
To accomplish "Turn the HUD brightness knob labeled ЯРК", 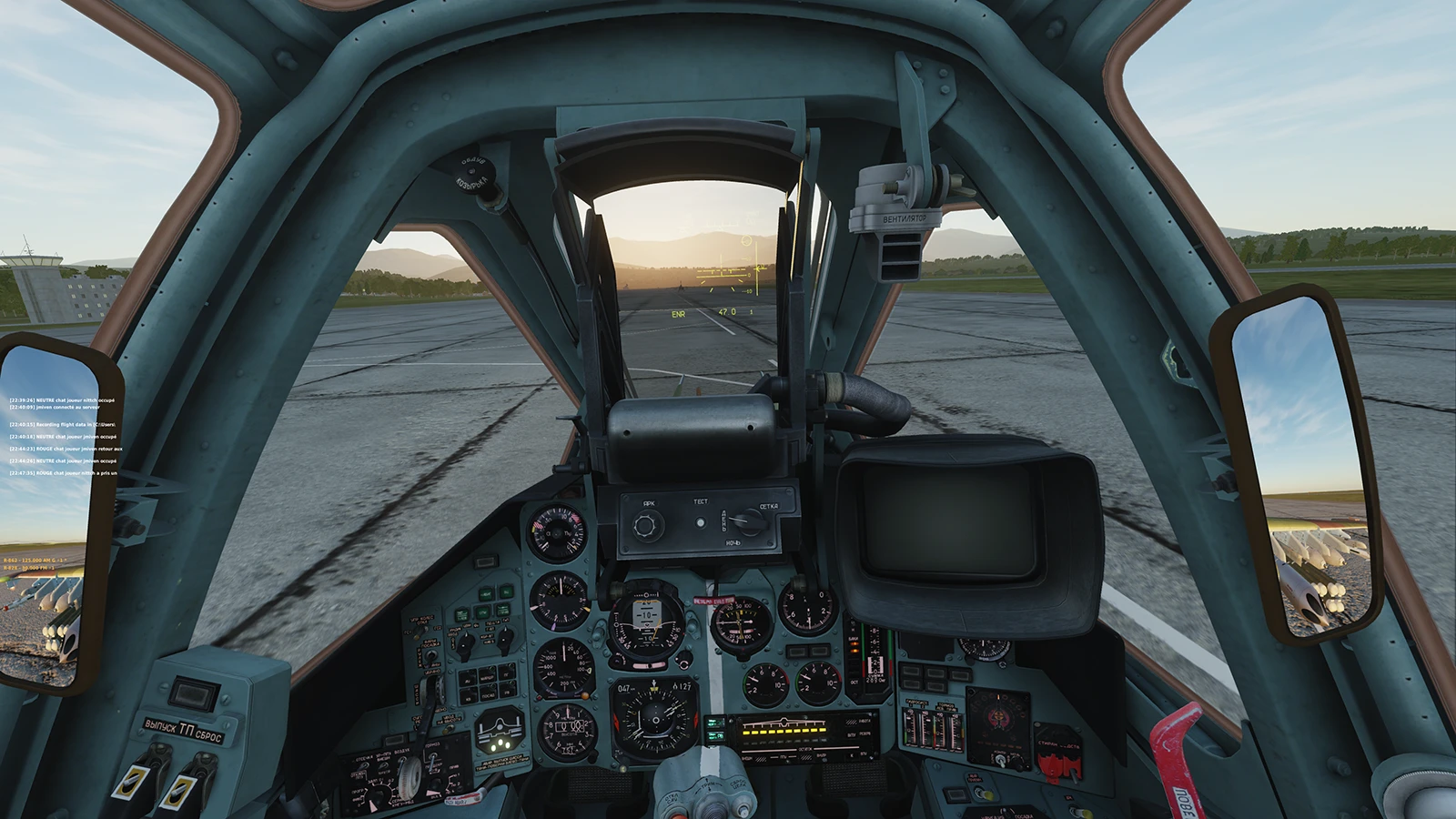I will [646, 525].
